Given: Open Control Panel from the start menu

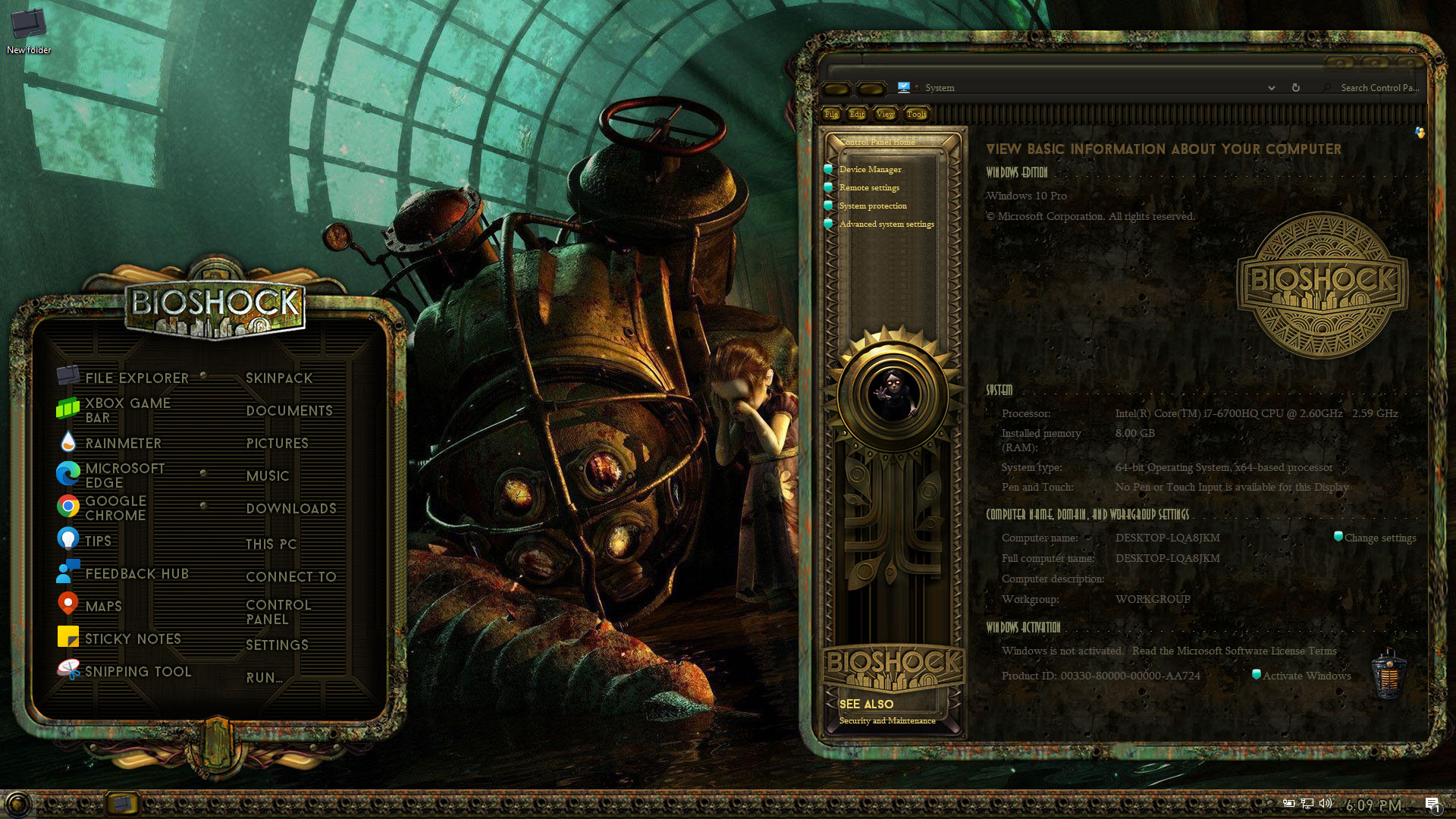Looking at the screenshot, I should pyautogui.click(x=278, y=612).
